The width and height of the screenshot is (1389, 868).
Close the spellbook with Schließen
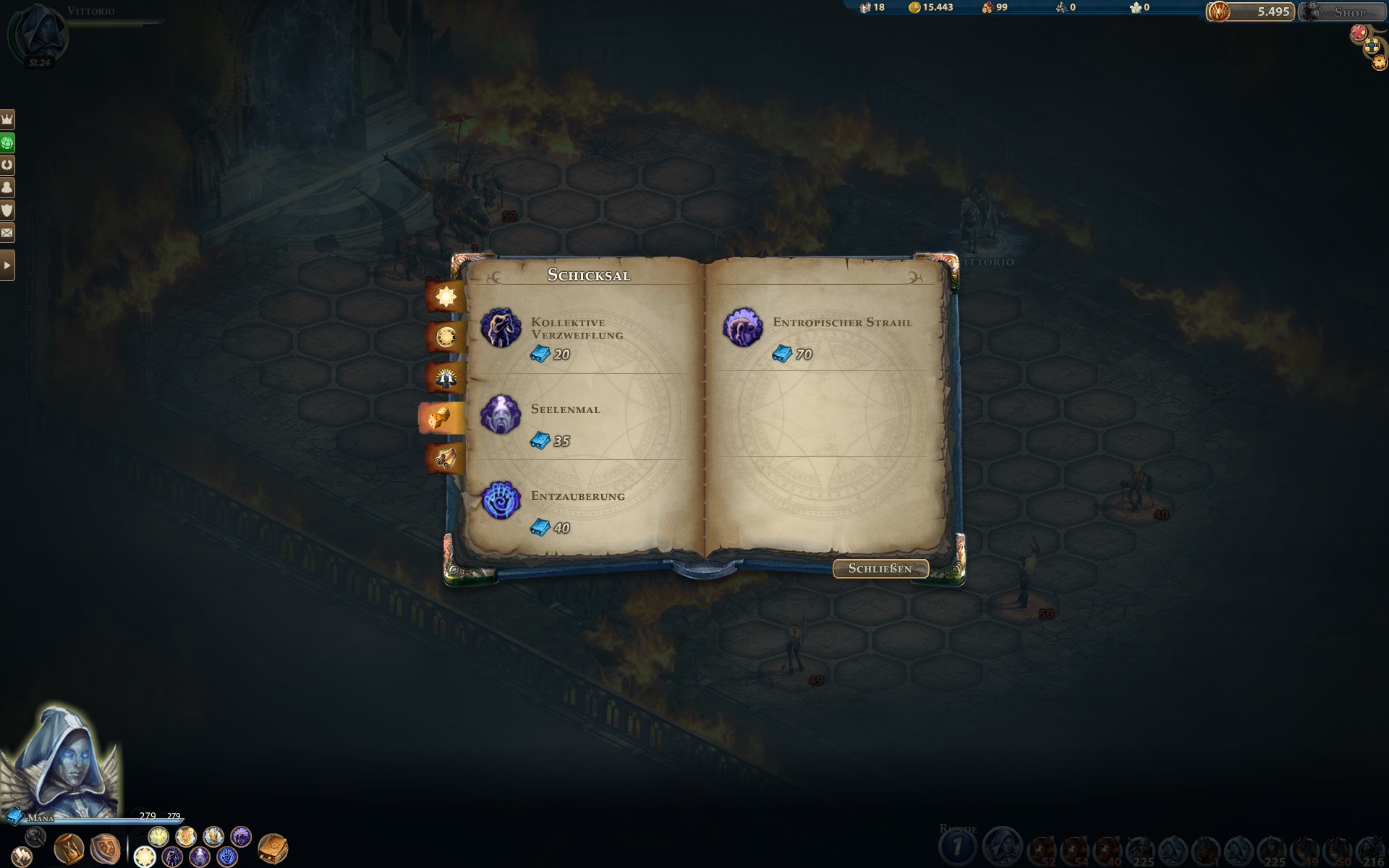pos(880,569)
